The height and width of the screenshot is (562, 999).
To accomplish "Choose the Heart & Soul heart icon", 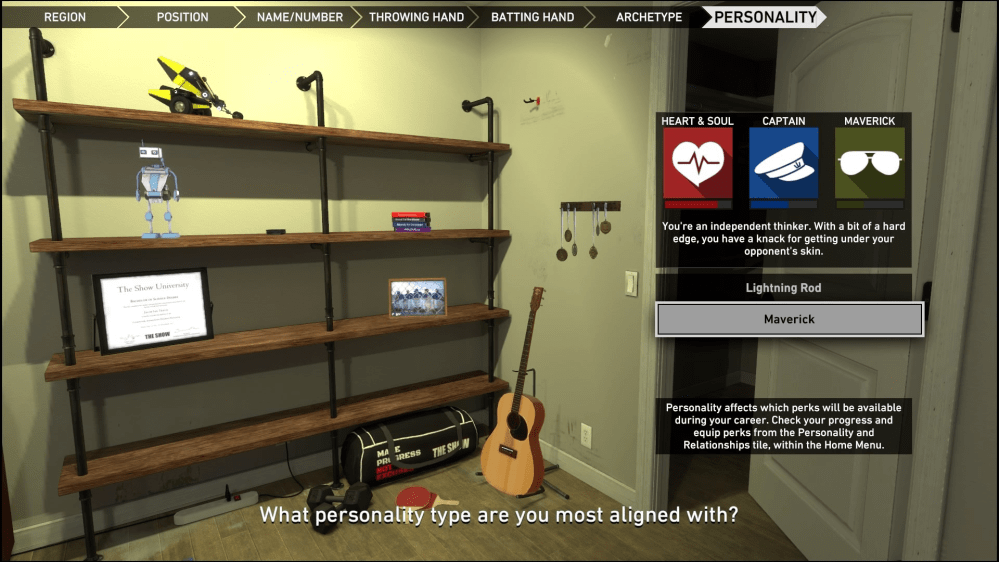I will [697, 163].
